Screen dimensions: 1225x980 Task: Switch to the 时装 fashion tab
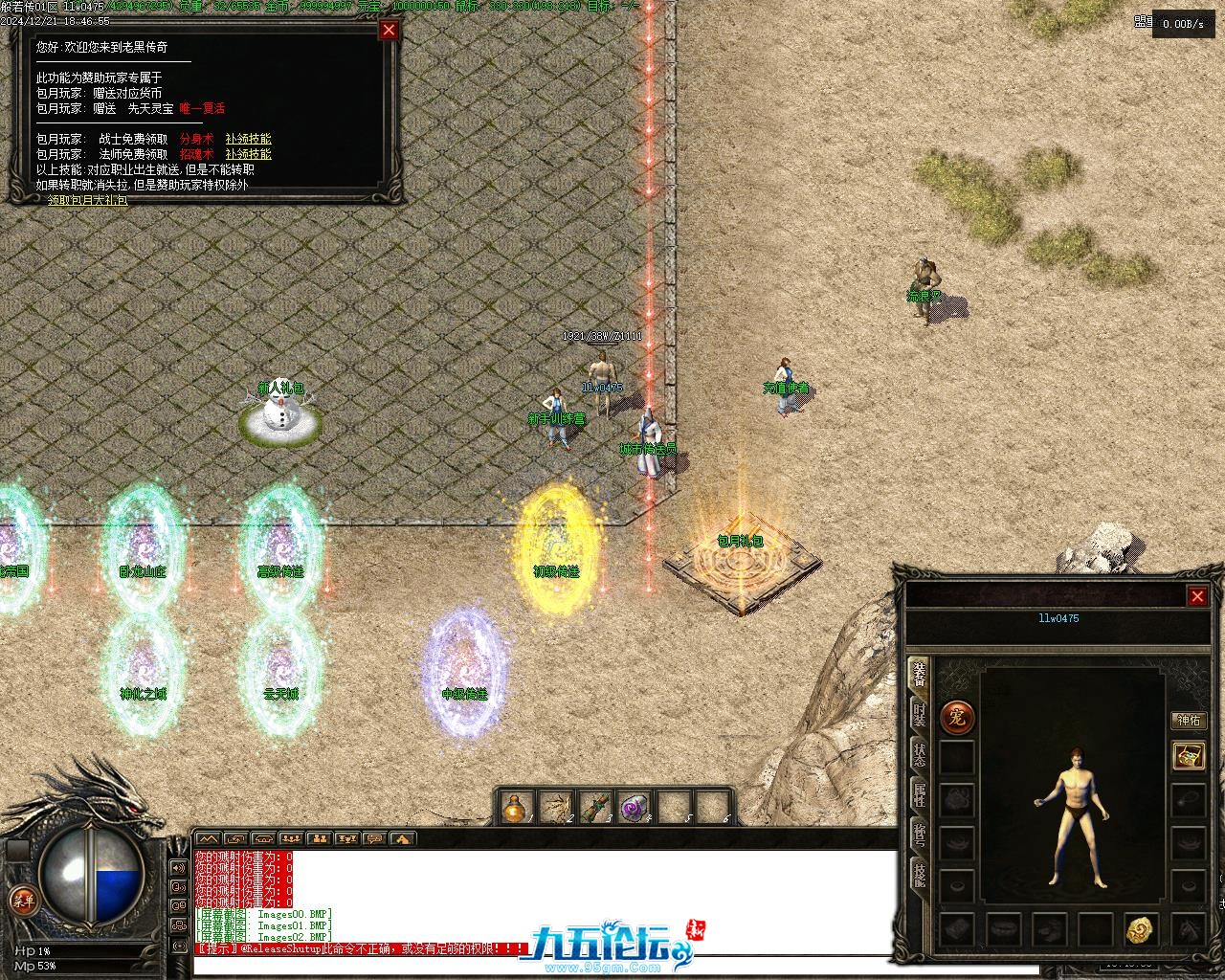pyautogui.click(x=919, y=713)
